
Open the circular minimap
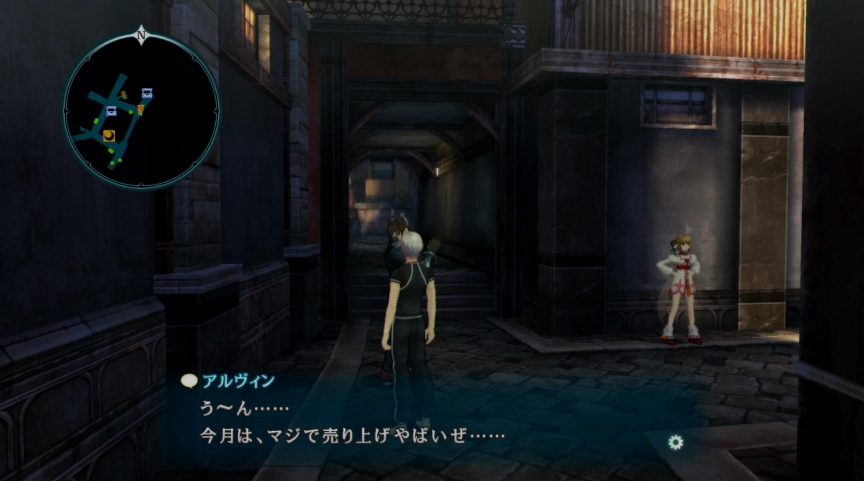141,111
